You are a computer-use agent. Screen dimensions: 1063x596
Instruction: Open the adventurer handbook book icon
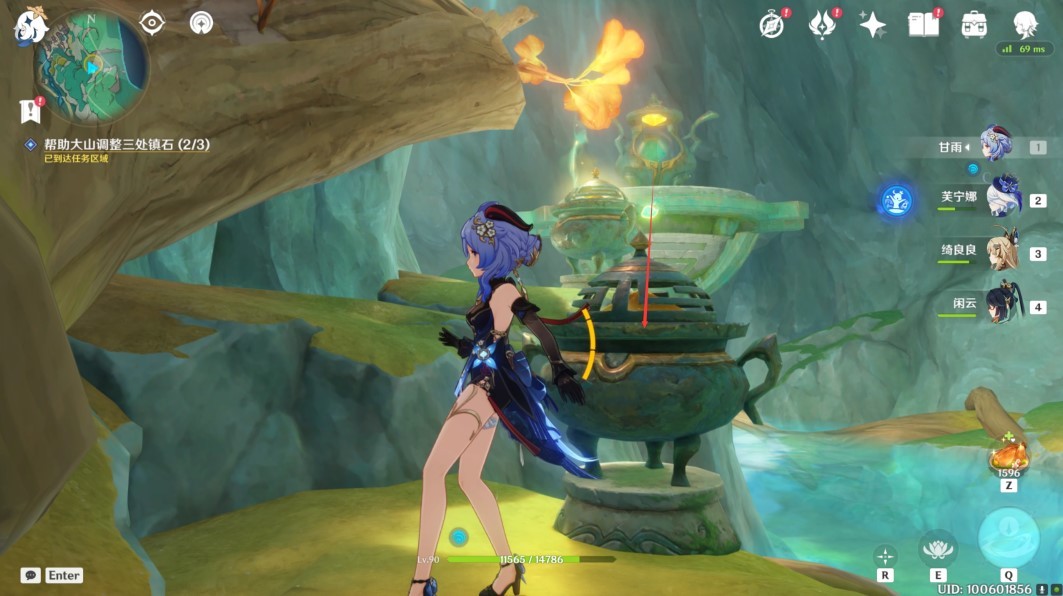tap(923, 25)
